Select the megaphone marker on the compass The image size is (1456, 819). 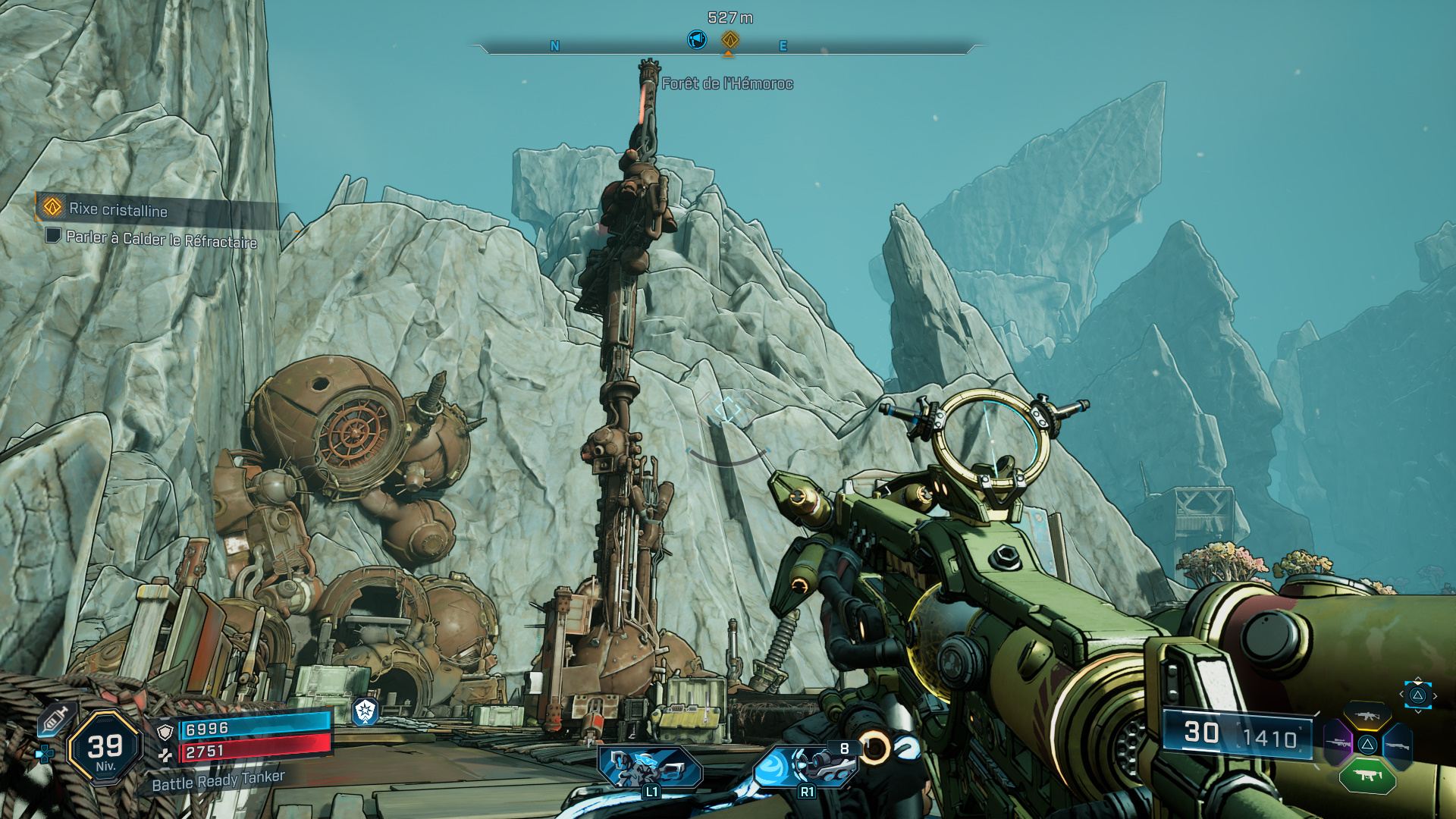(696, 39)
